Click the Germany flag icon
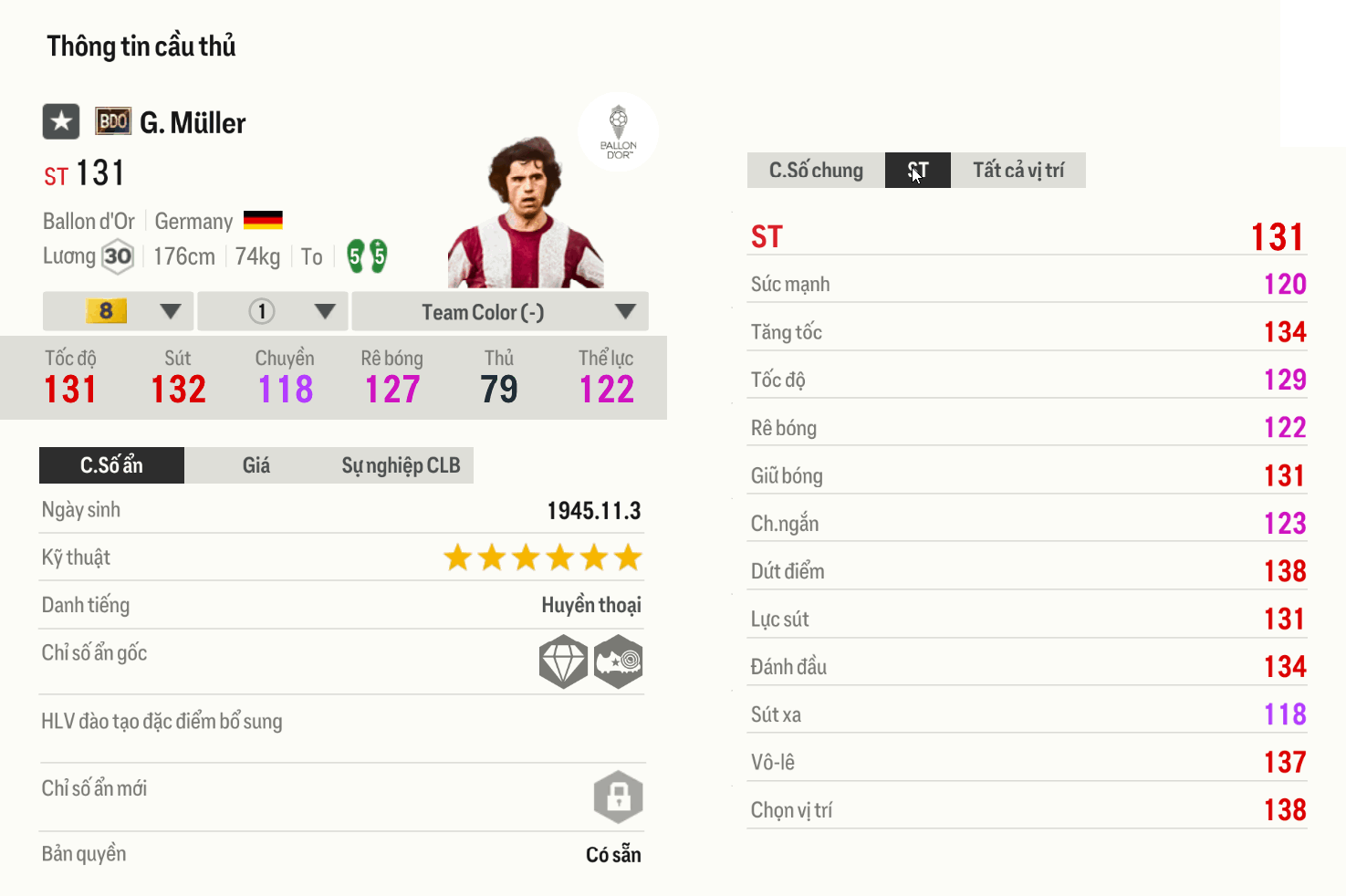 click(263, 220)
